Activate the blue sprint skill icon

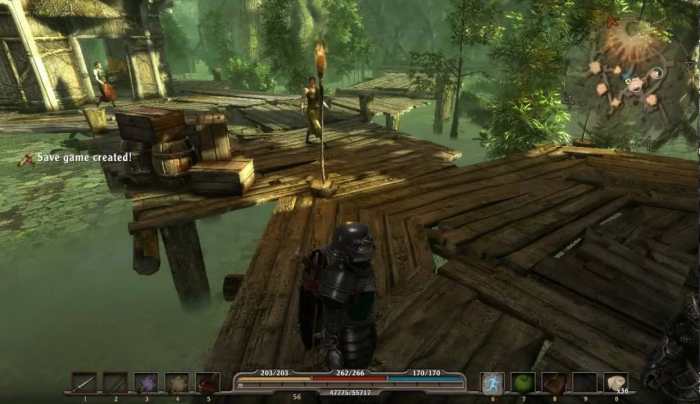click(x=493, y=383)
